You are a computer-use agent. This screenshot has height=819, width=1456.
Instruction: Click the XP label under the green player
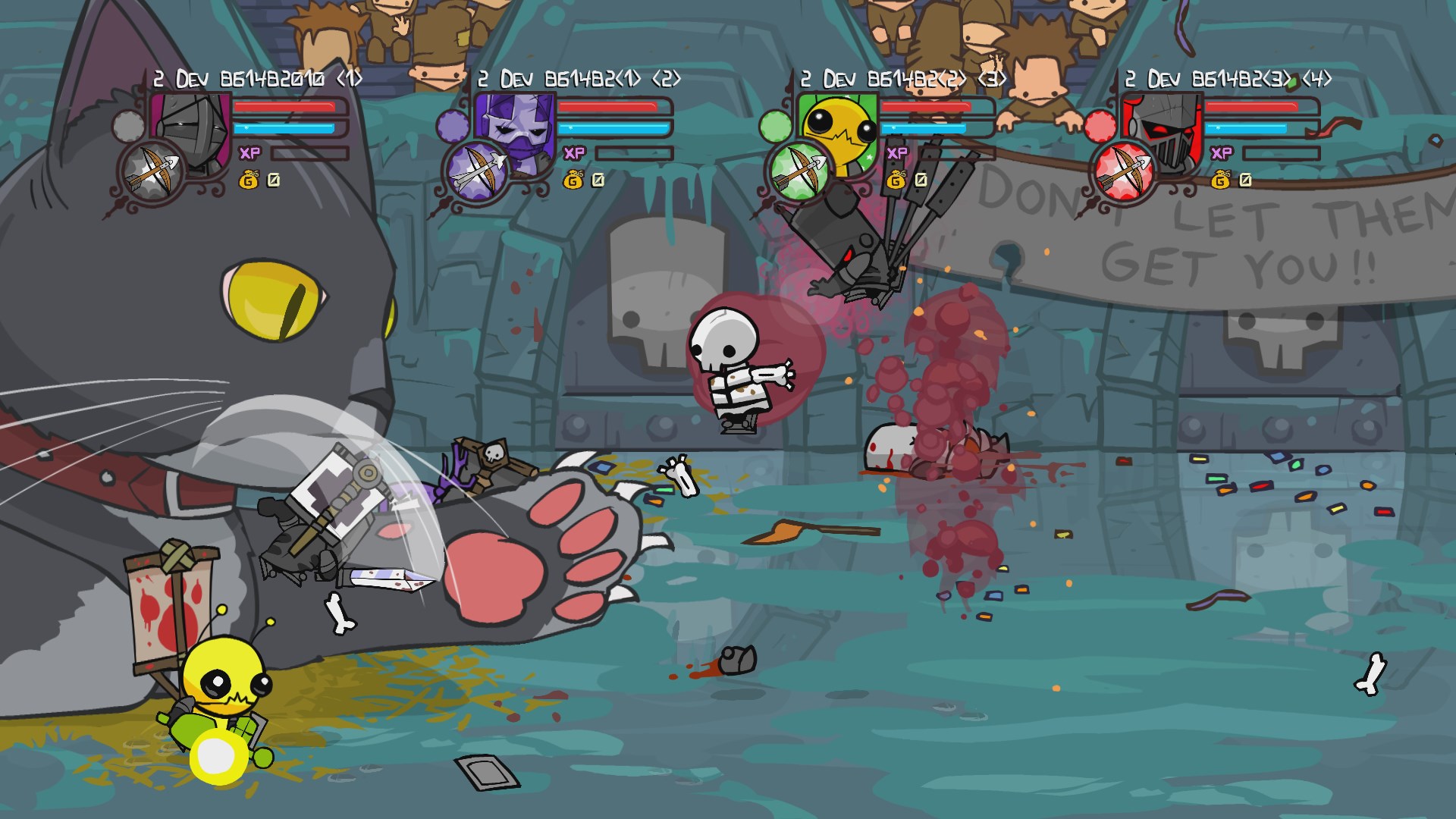(896, 155)
